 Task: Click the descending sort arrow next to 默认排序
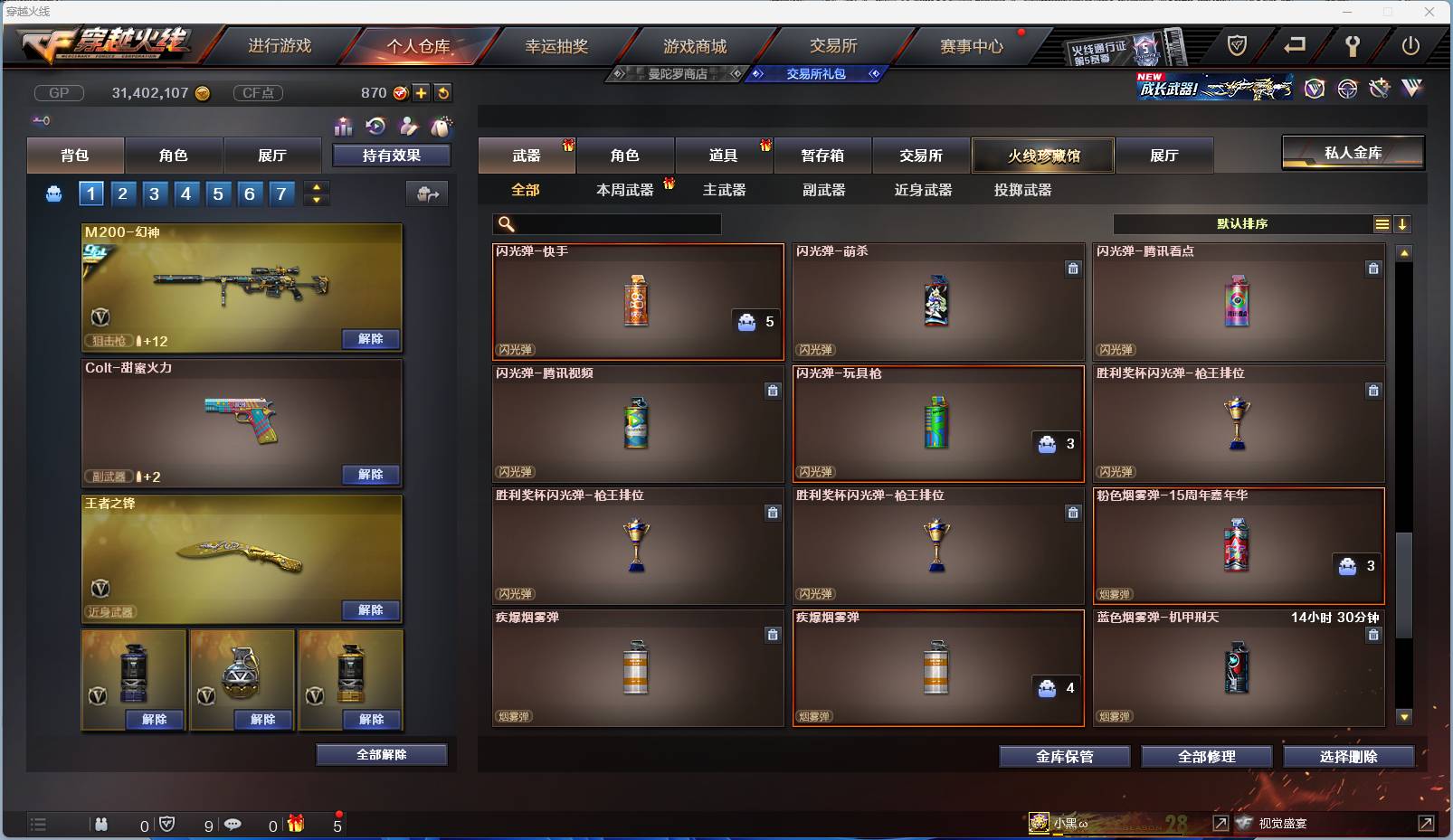click(x=1403, y=222)
